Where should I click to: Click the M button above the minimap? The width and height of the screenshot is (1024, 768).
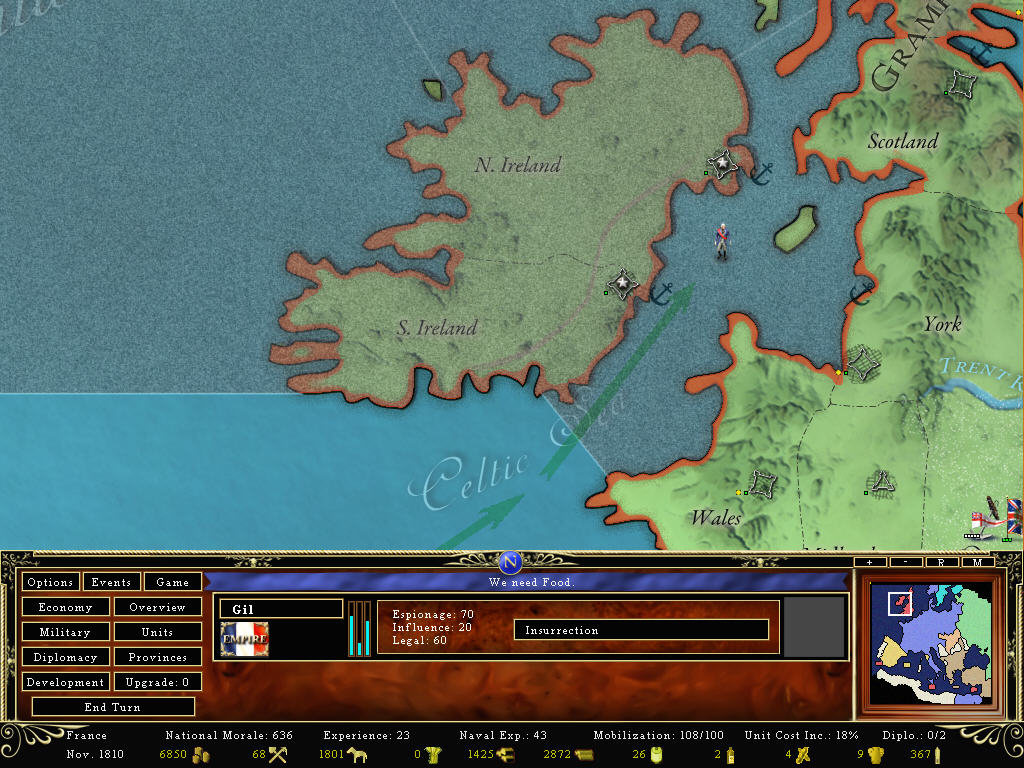[977, 562]
